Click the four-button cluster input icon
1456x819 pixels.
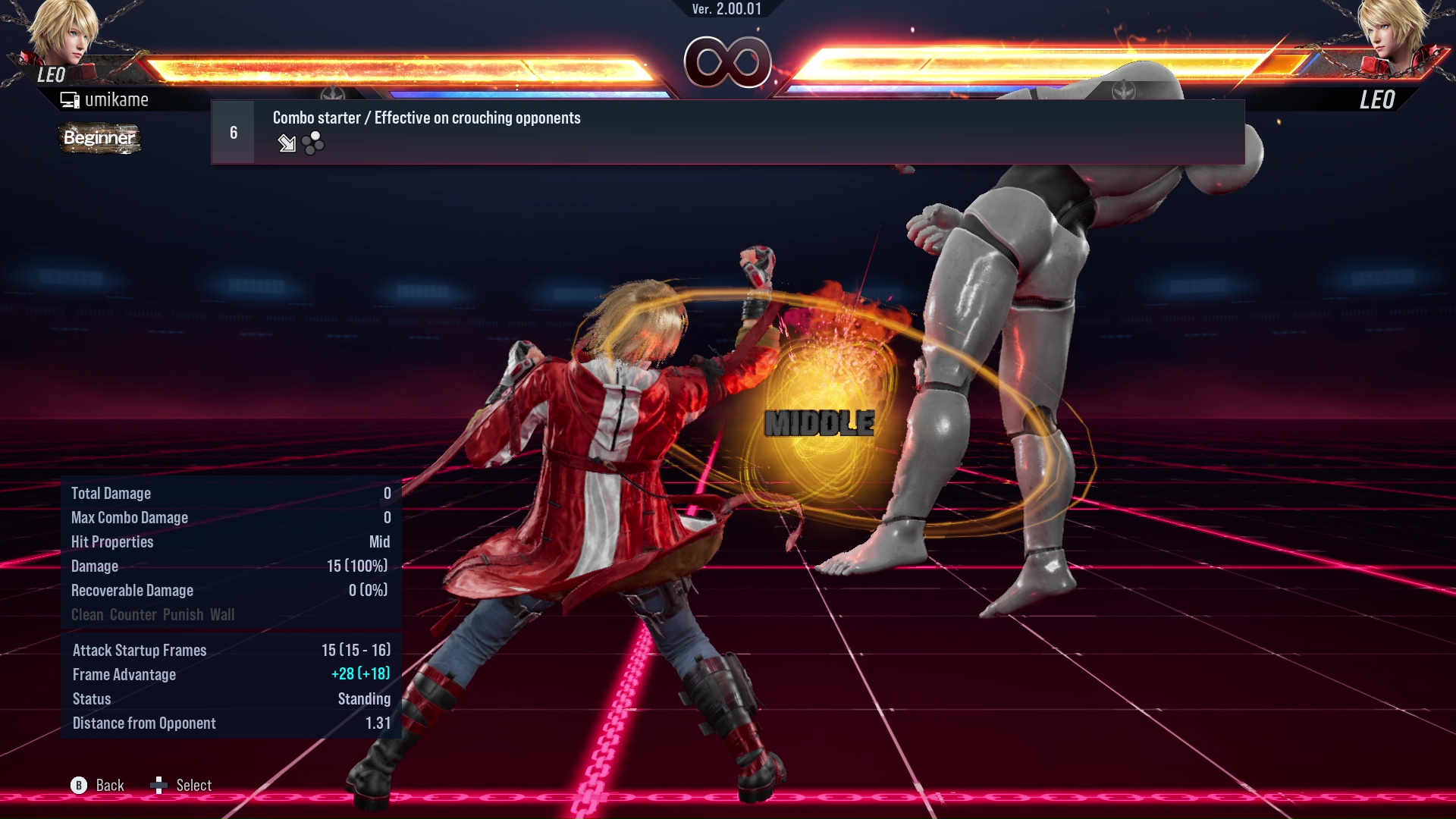(312, 144)
